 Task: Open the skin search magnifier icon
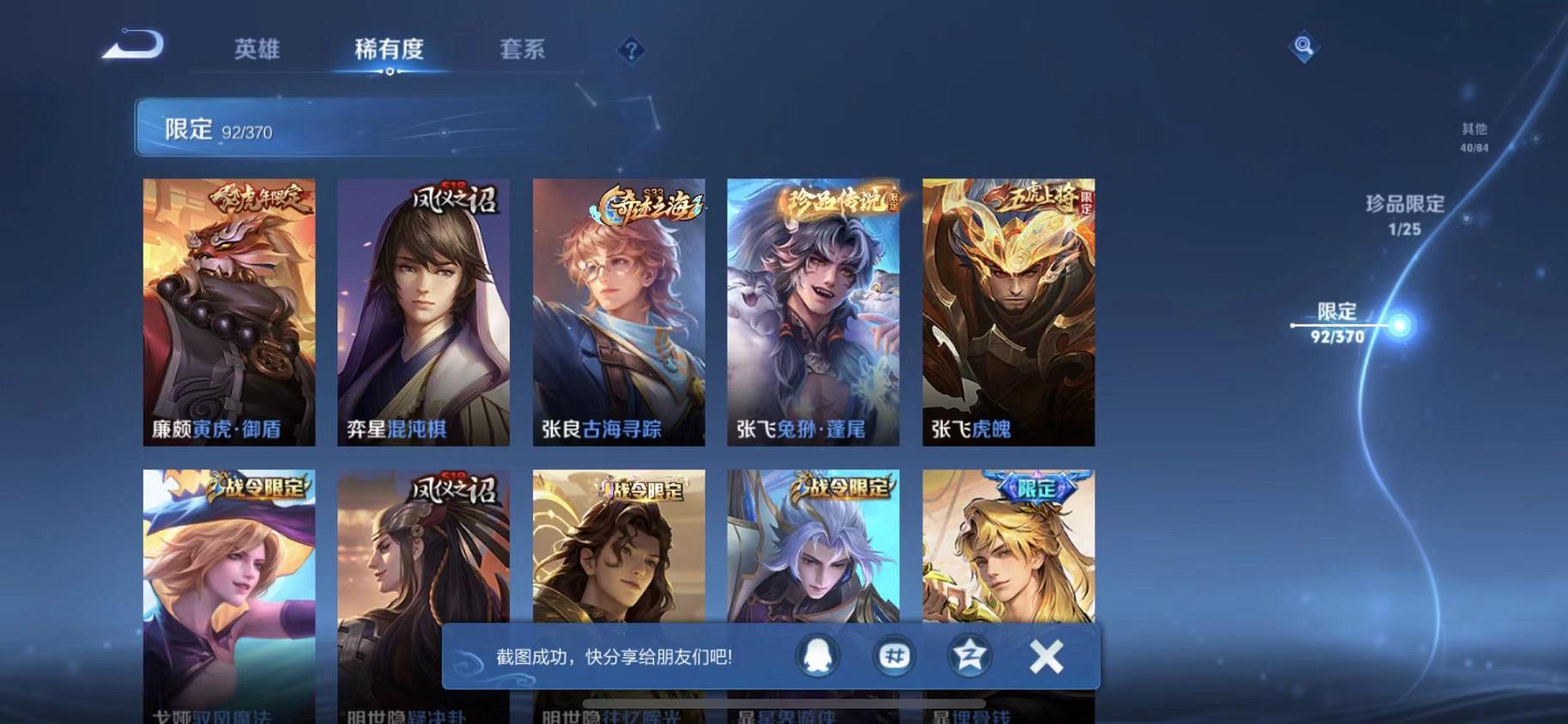1303,47
